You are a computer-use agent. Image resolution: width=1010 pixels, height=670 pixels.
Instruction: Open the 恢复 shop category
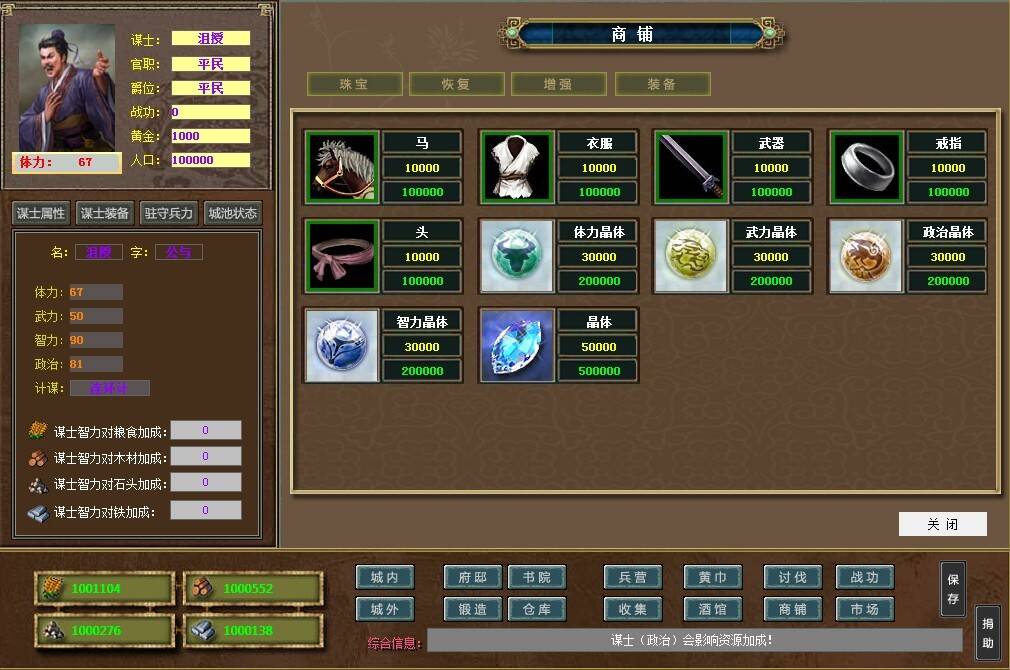coord(456,84)
